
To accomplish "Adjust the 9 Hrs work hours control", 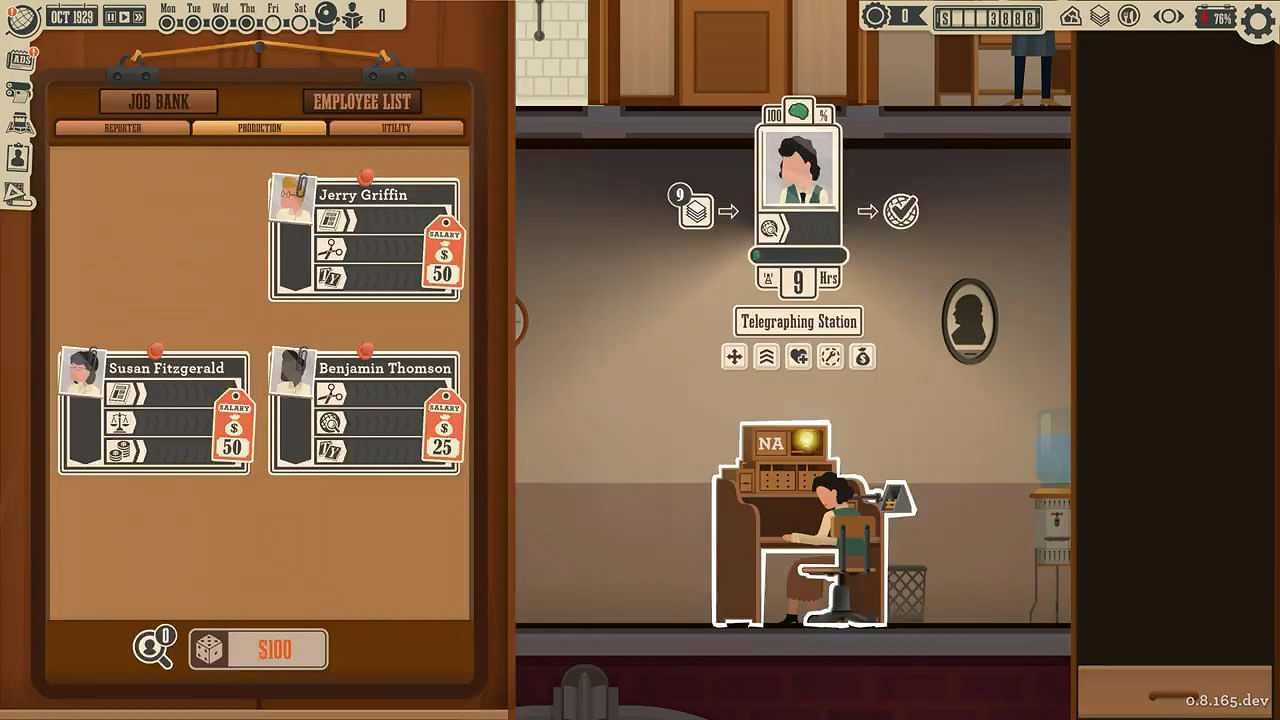I will click(799, 282).
